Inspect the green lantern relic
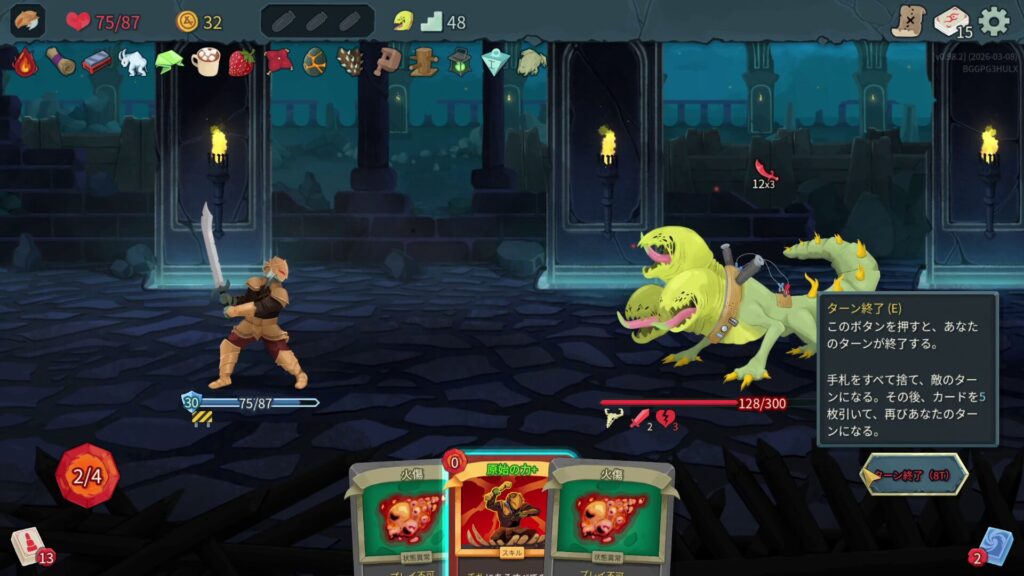The width and height of the screenshot is (1024, 576). click(460, 62)
